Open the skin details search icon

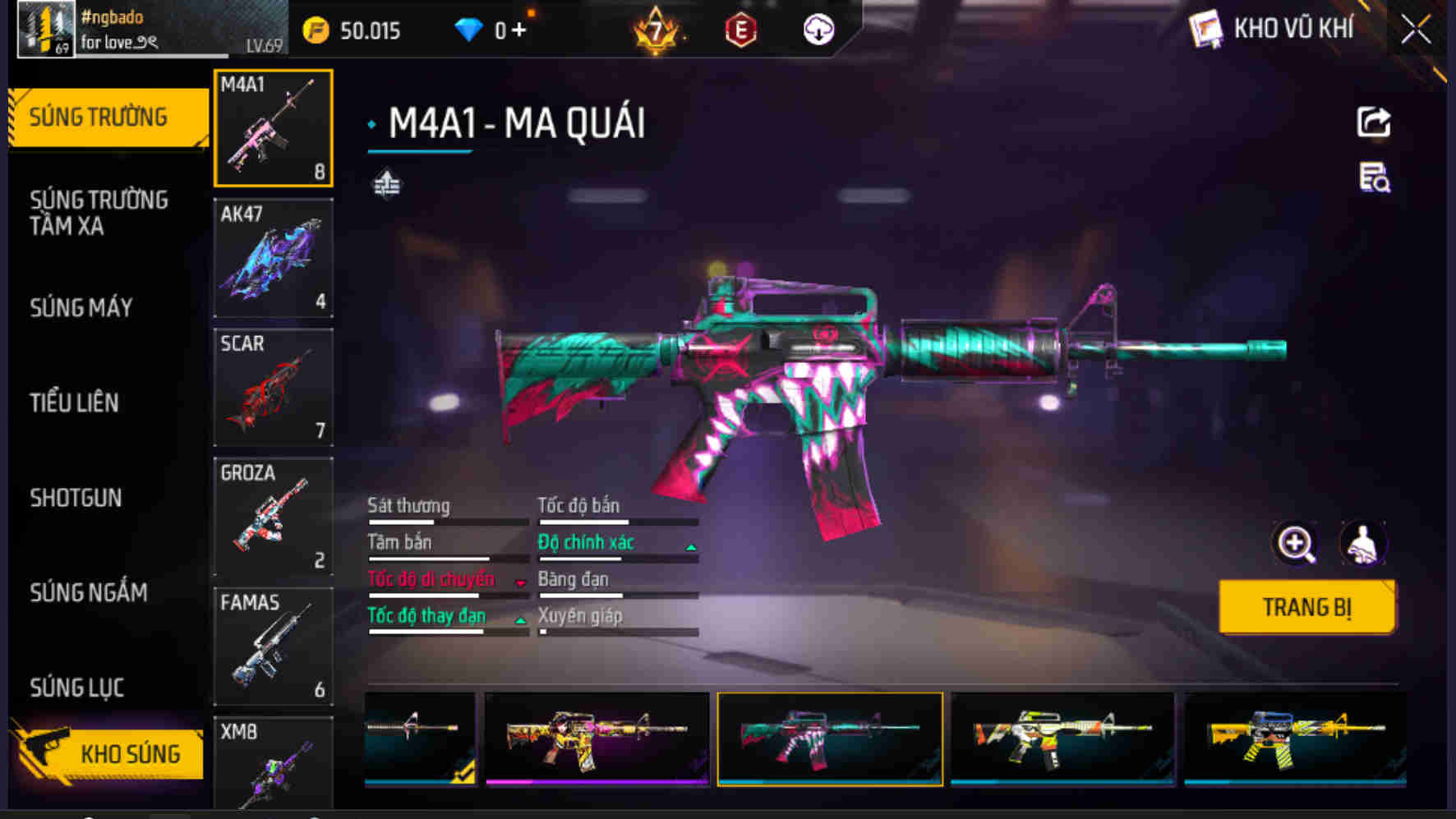coord(1374,177)
